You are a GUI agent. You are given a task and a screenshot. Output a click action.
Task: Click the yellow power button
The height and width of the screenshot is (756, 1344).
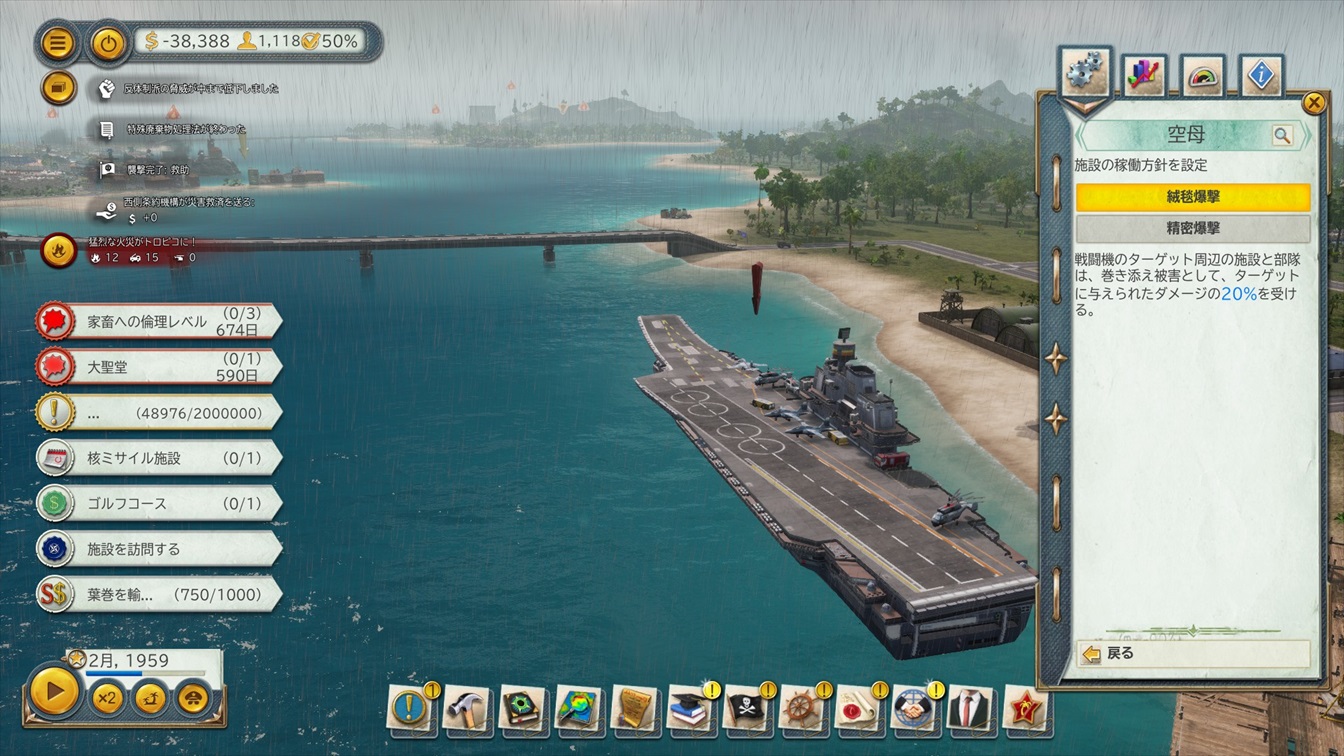point(107,43)
